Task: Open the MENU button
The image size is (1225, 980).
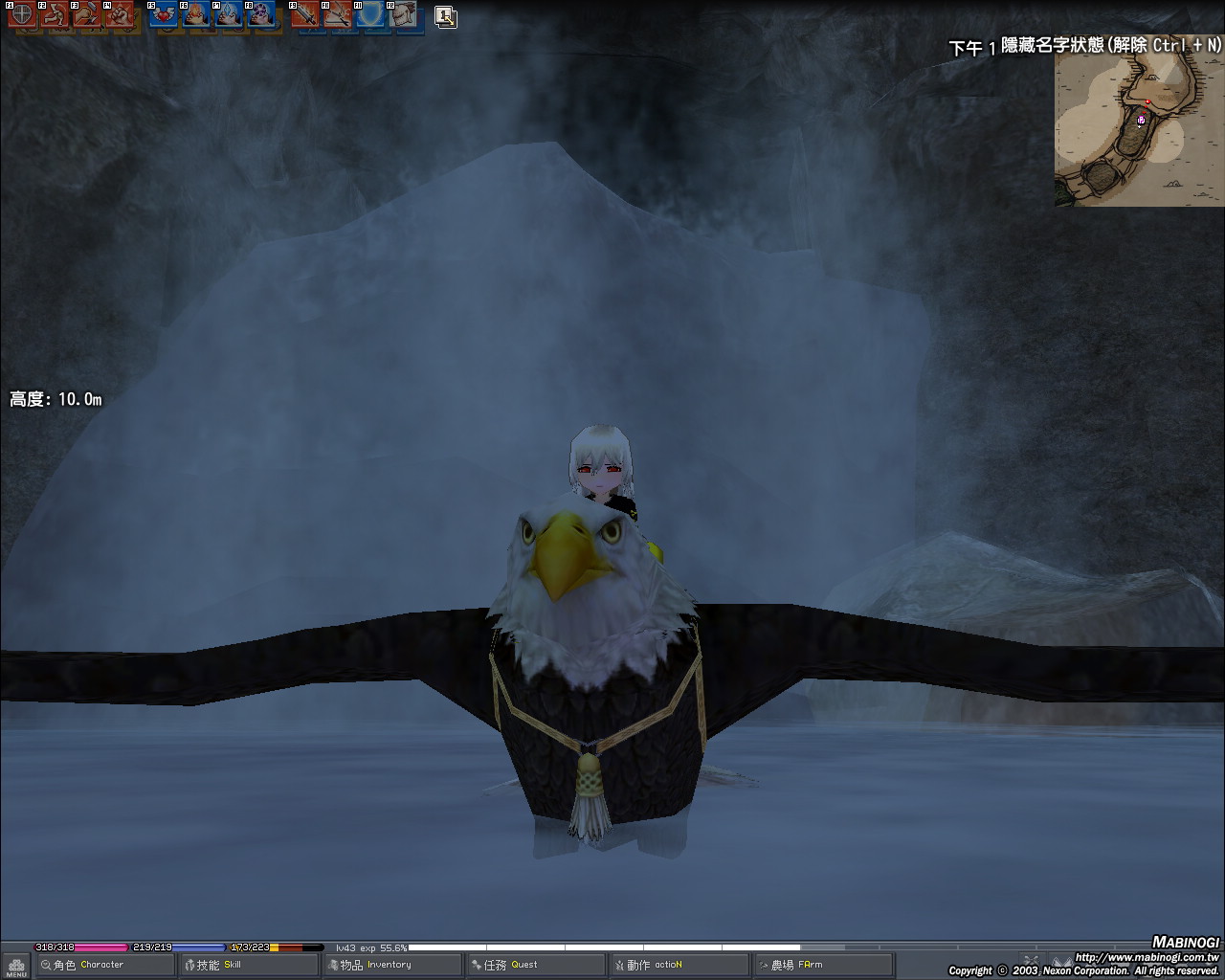Action: coord(16,966)
